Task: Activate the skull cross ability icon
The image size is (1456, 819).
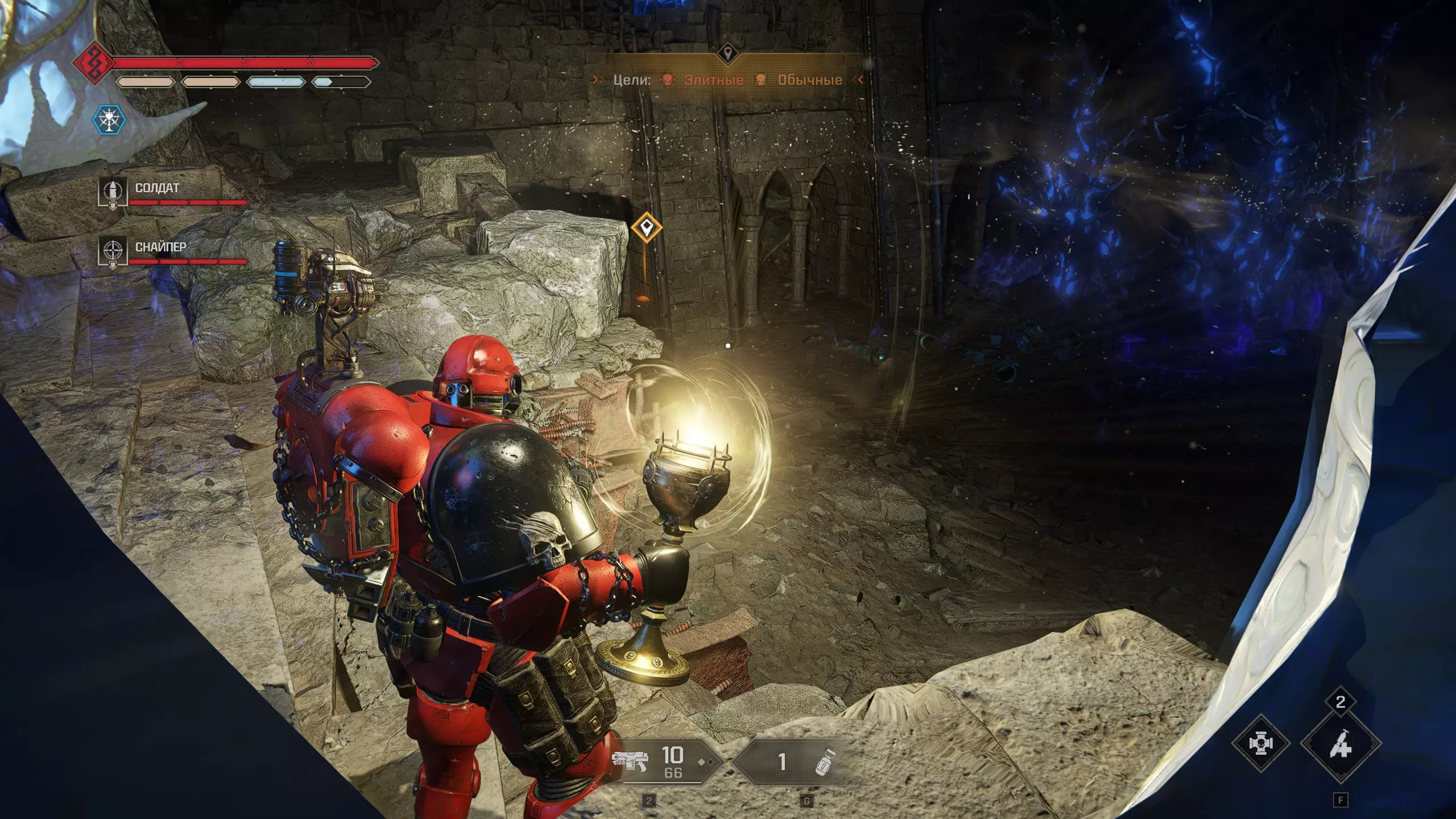Action: [1260, 743]
